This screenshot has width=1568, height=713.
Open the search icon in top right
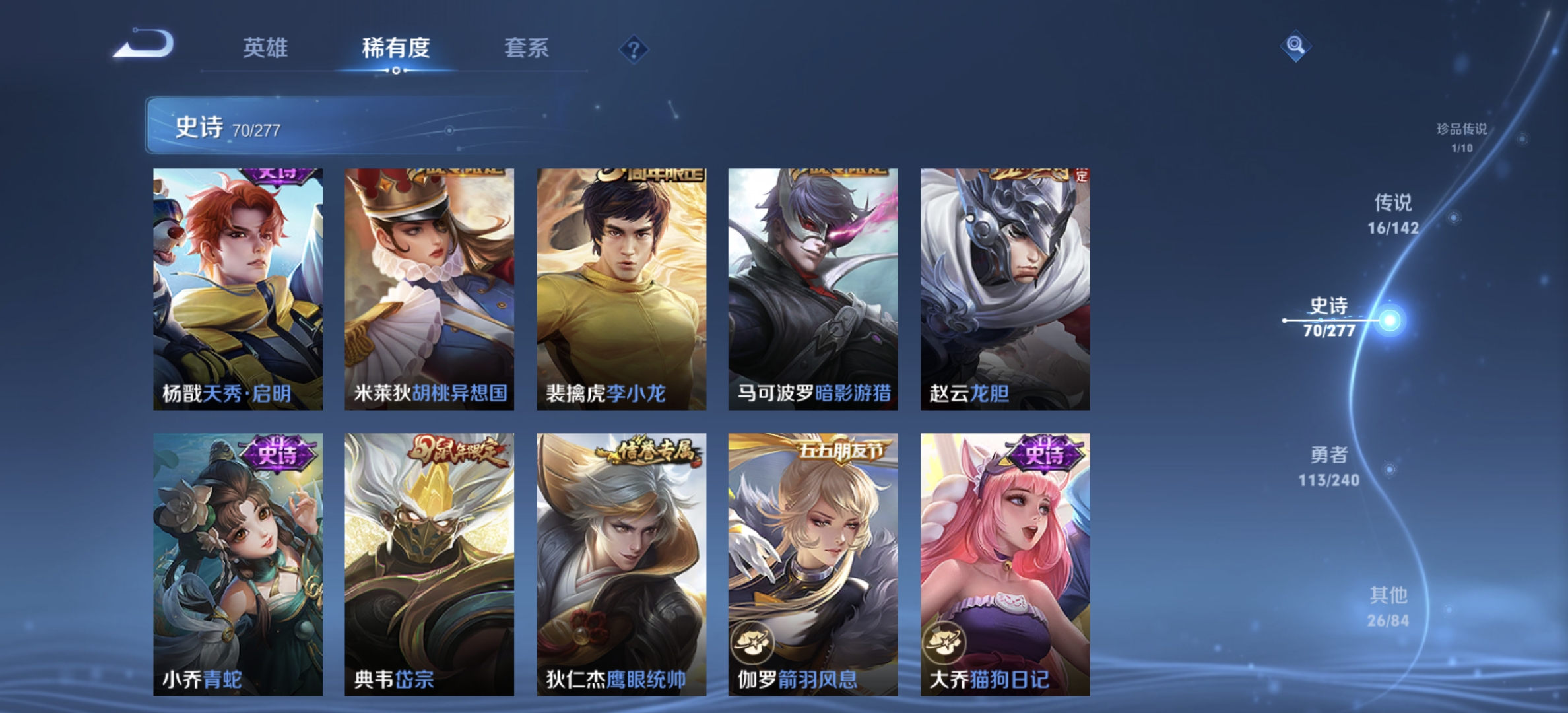pyautogui.click(x=1295, y=47)
